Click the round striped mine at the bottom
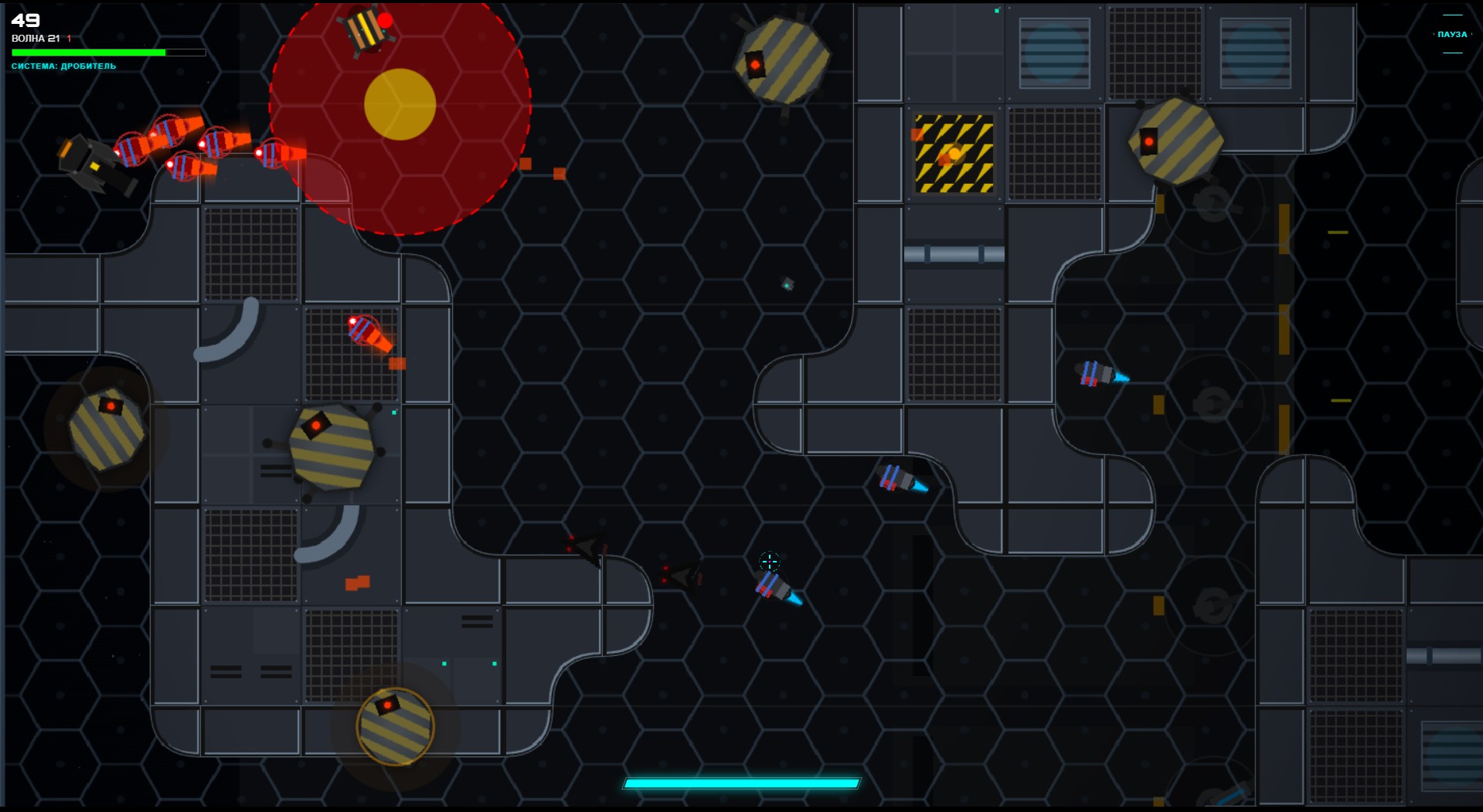The image size is (1483, 812). click(395, 726)
